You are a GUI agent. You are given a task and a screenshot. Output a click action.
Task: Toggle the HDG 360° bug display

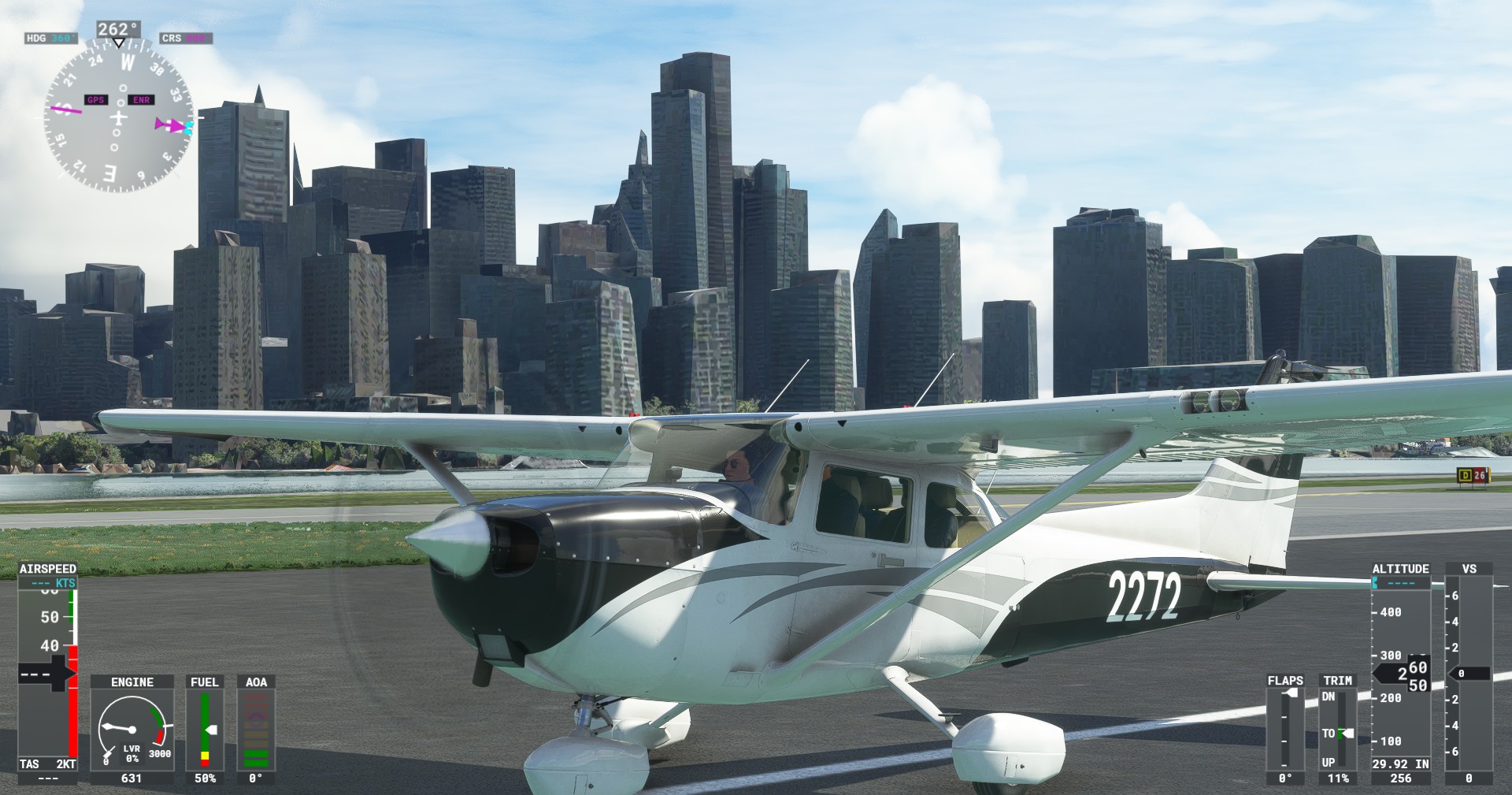[x=50, y=37]
